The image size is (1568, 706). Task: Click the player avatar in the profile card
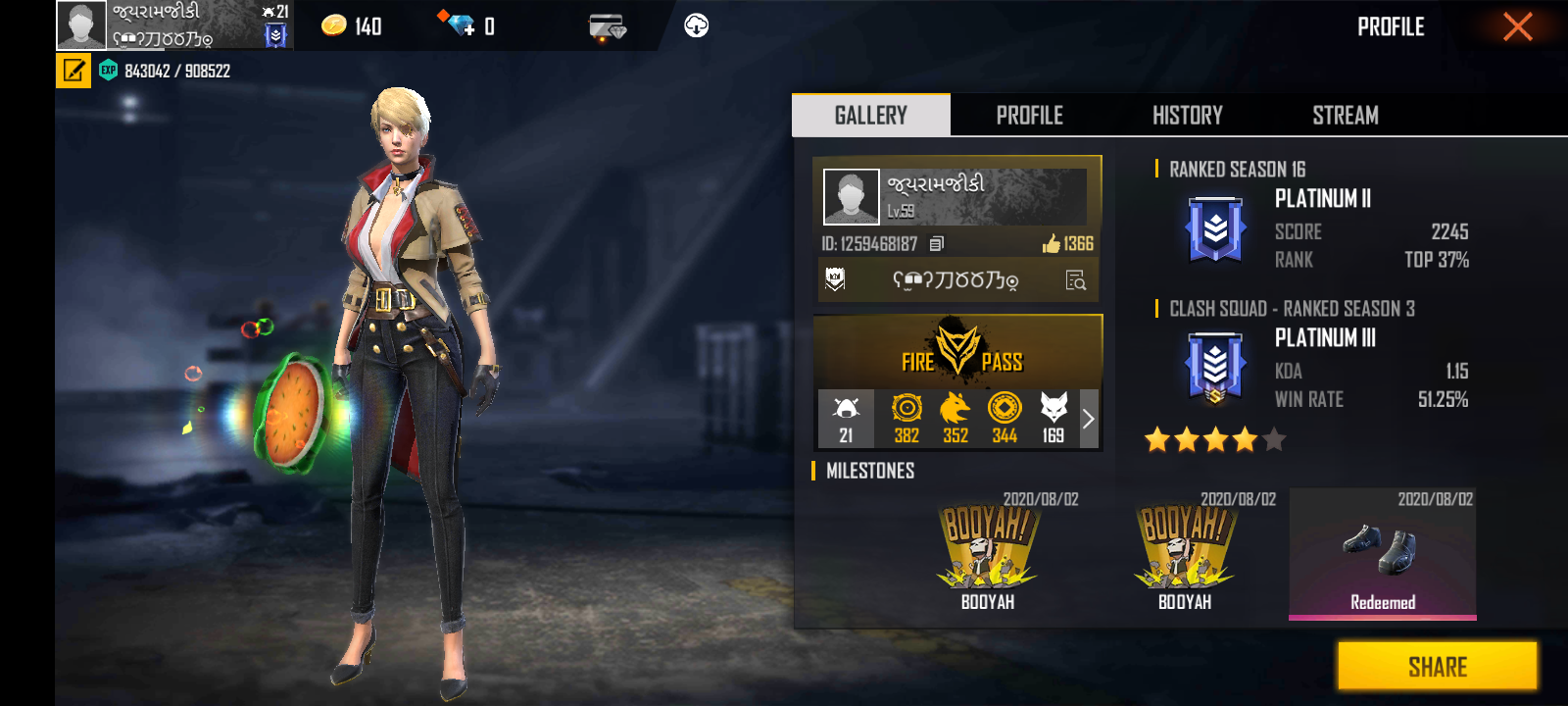[851, 196]
